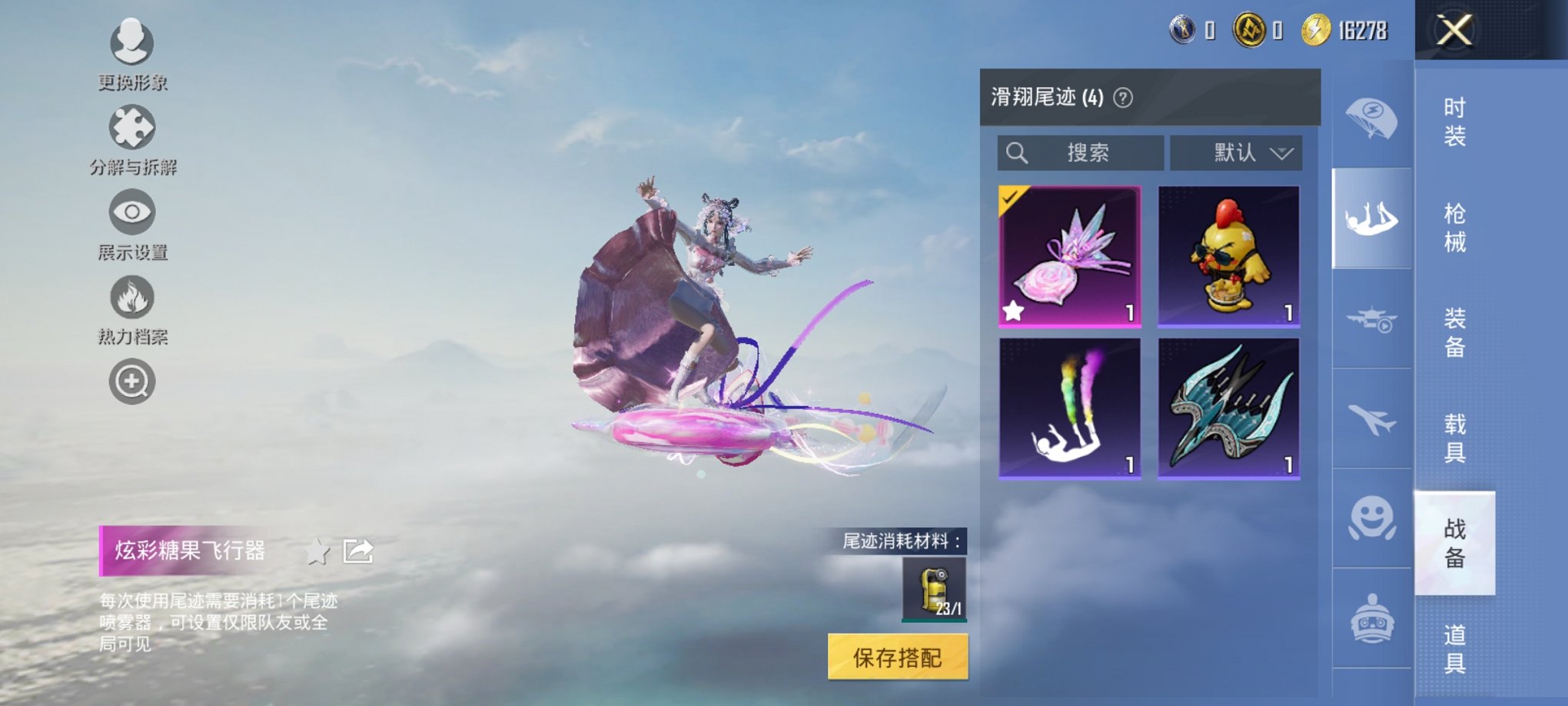View the 热力档案 flame profile
Screen dimensions: 1568x706
(132, 298)
